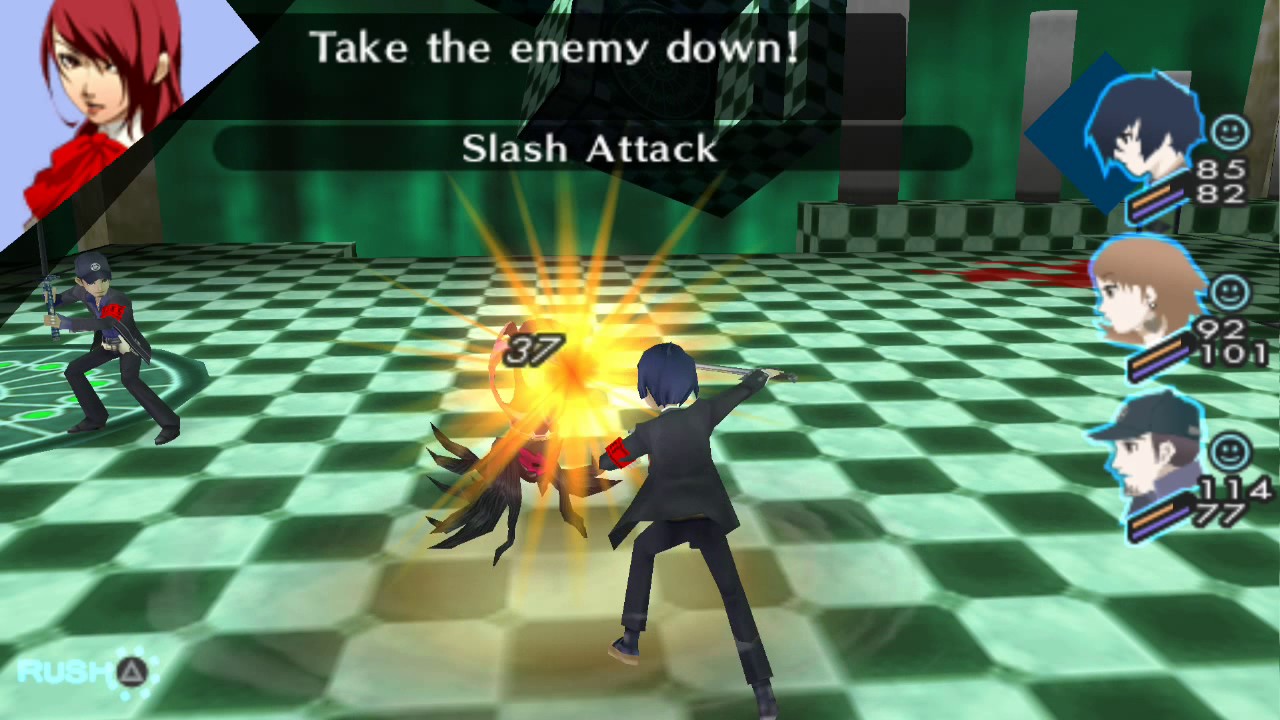Image resolution: width=1280 pixels, height=720 pixels.
Task: Select Yukari's portrait in the party list
Action: point(1140,300)
